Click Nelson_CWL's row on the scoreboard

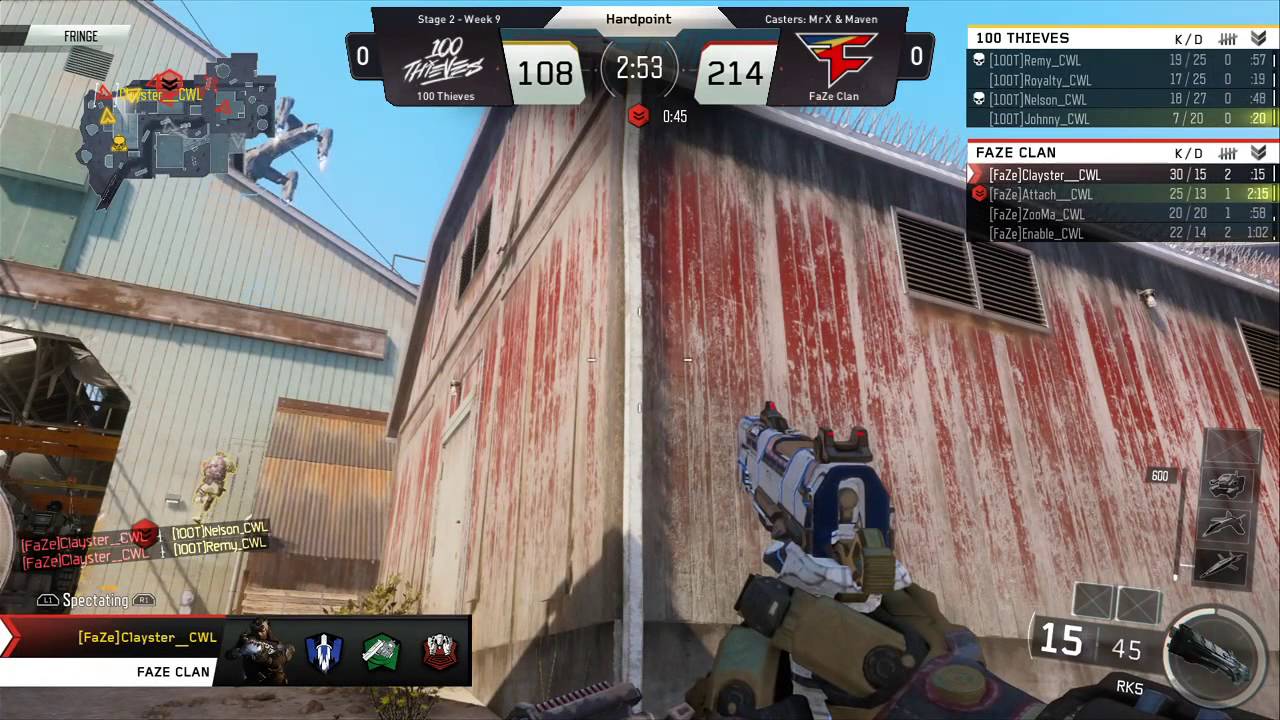pyautogui.click(x=1038, y=100)
